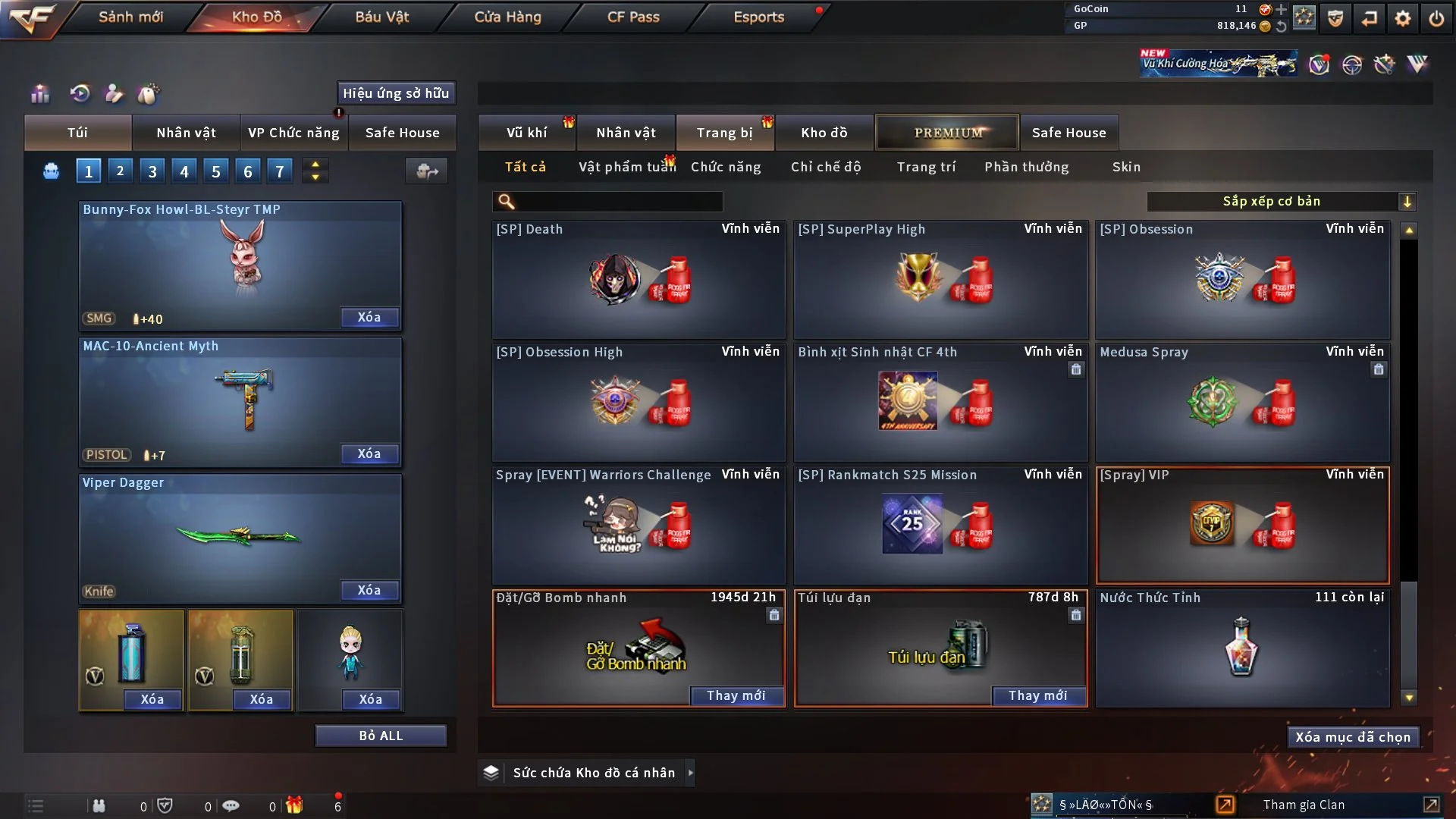Open the Trang bị tab
This screenshot has width=1456, height=819.
click(724, 133)
